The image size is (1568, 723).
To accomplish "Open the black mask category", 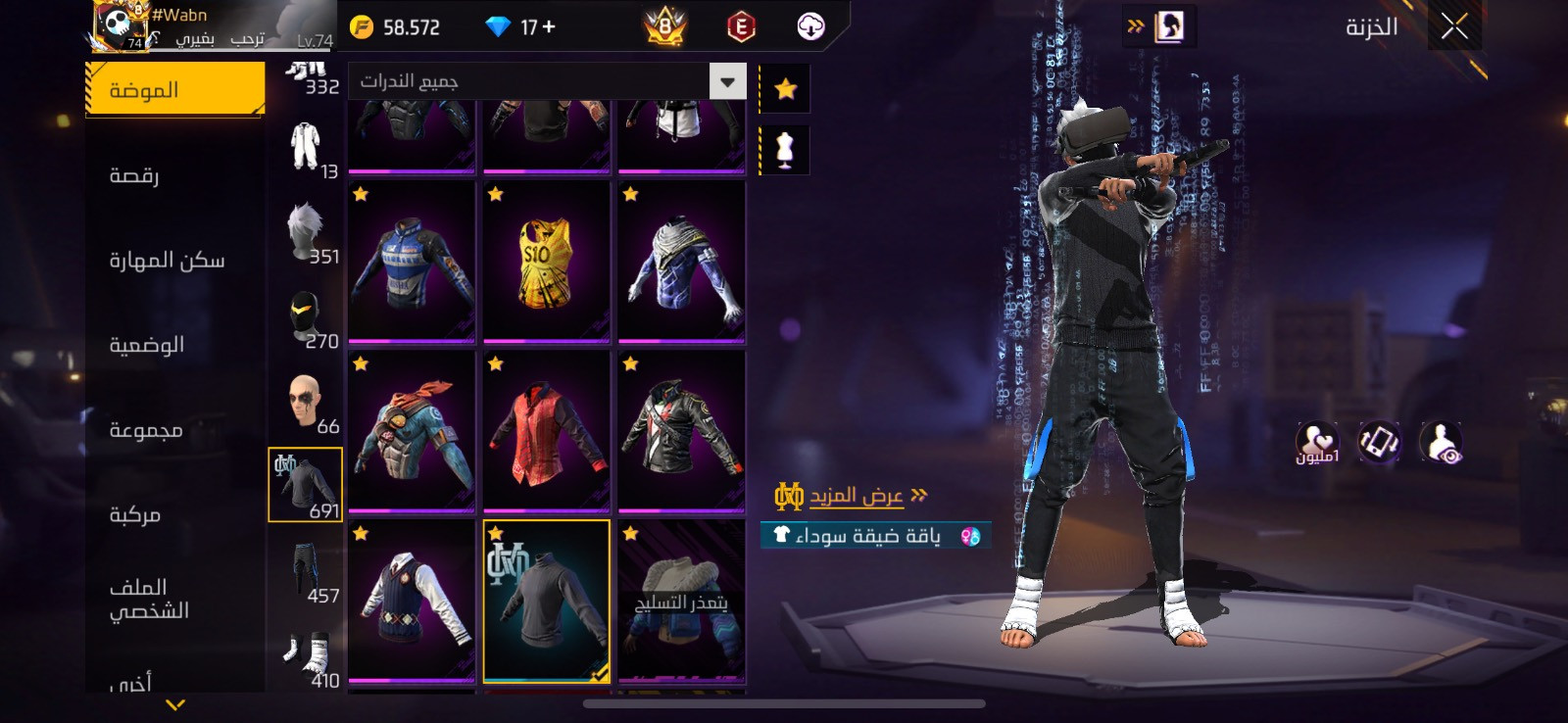I will 305,314.
